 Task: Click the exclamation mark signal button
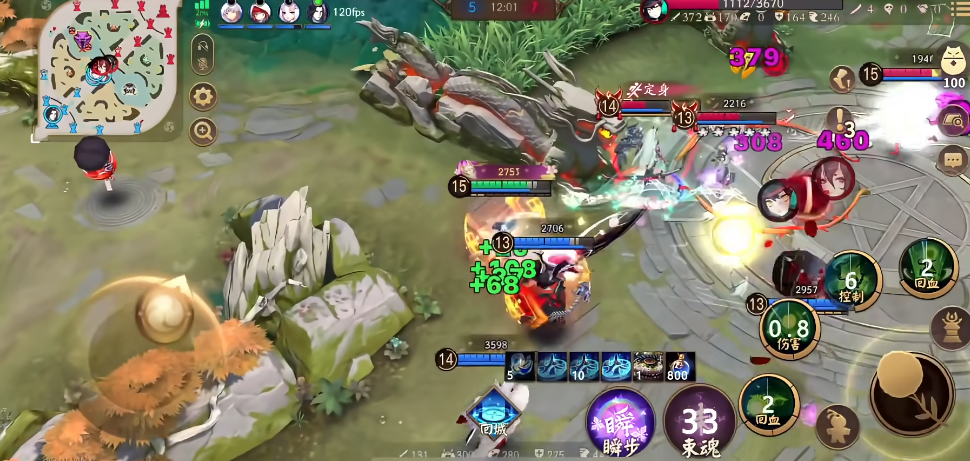pyautogui.click(x=841, y=120)
